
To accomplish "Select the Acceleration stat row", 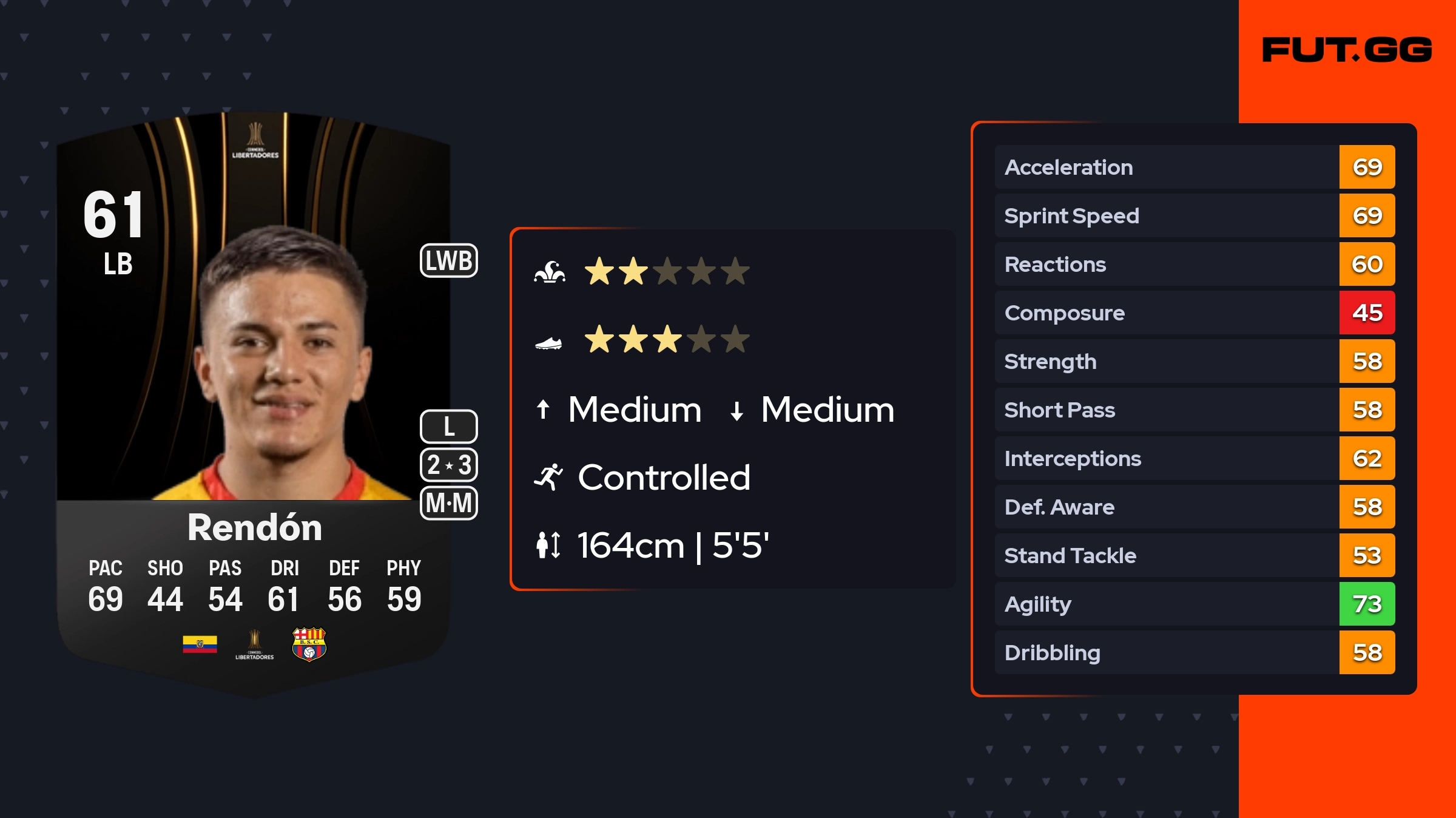I will point(1194,167).
